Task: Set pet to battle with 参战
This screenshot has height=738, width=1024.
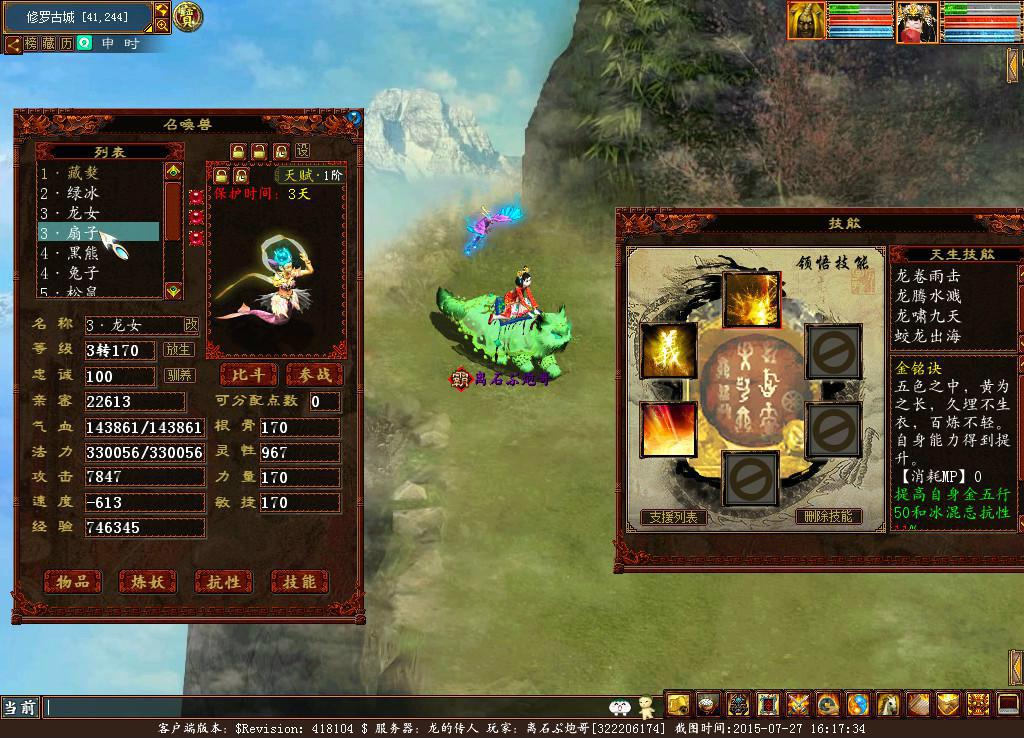Action: tap(313, 375)
